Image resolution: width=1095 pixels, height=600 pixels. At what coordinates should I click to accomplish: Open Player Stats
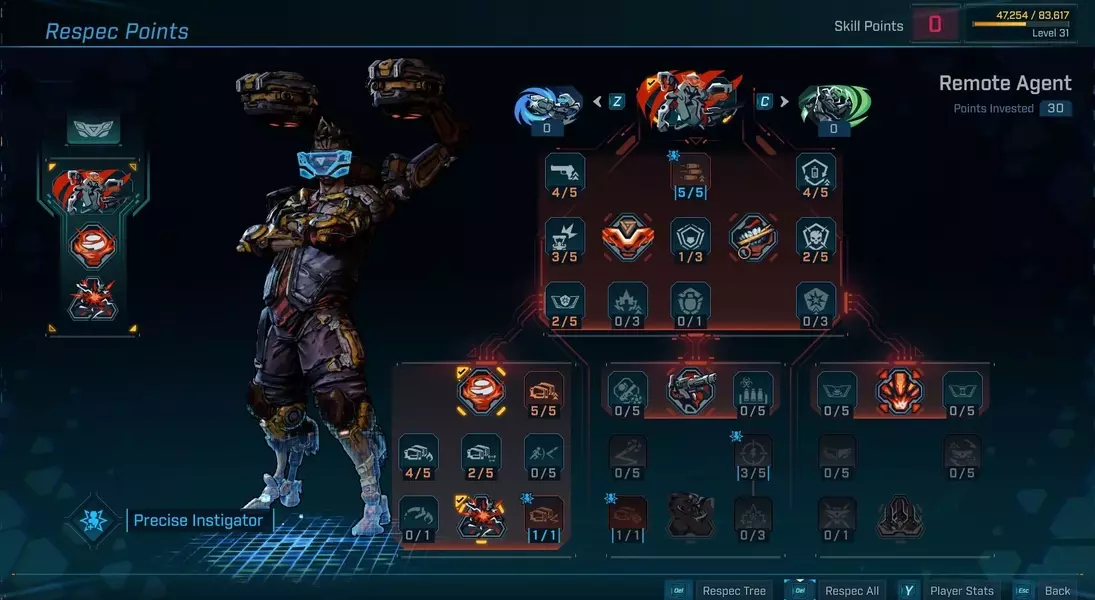(961, 590)
